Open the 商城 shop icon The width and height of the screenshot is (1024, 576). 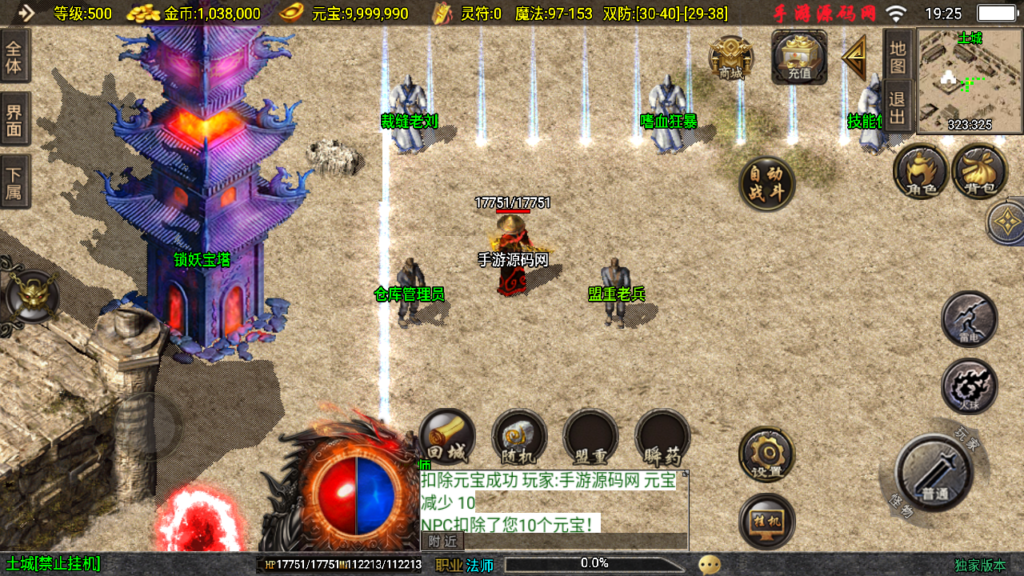tap(731, 58)
